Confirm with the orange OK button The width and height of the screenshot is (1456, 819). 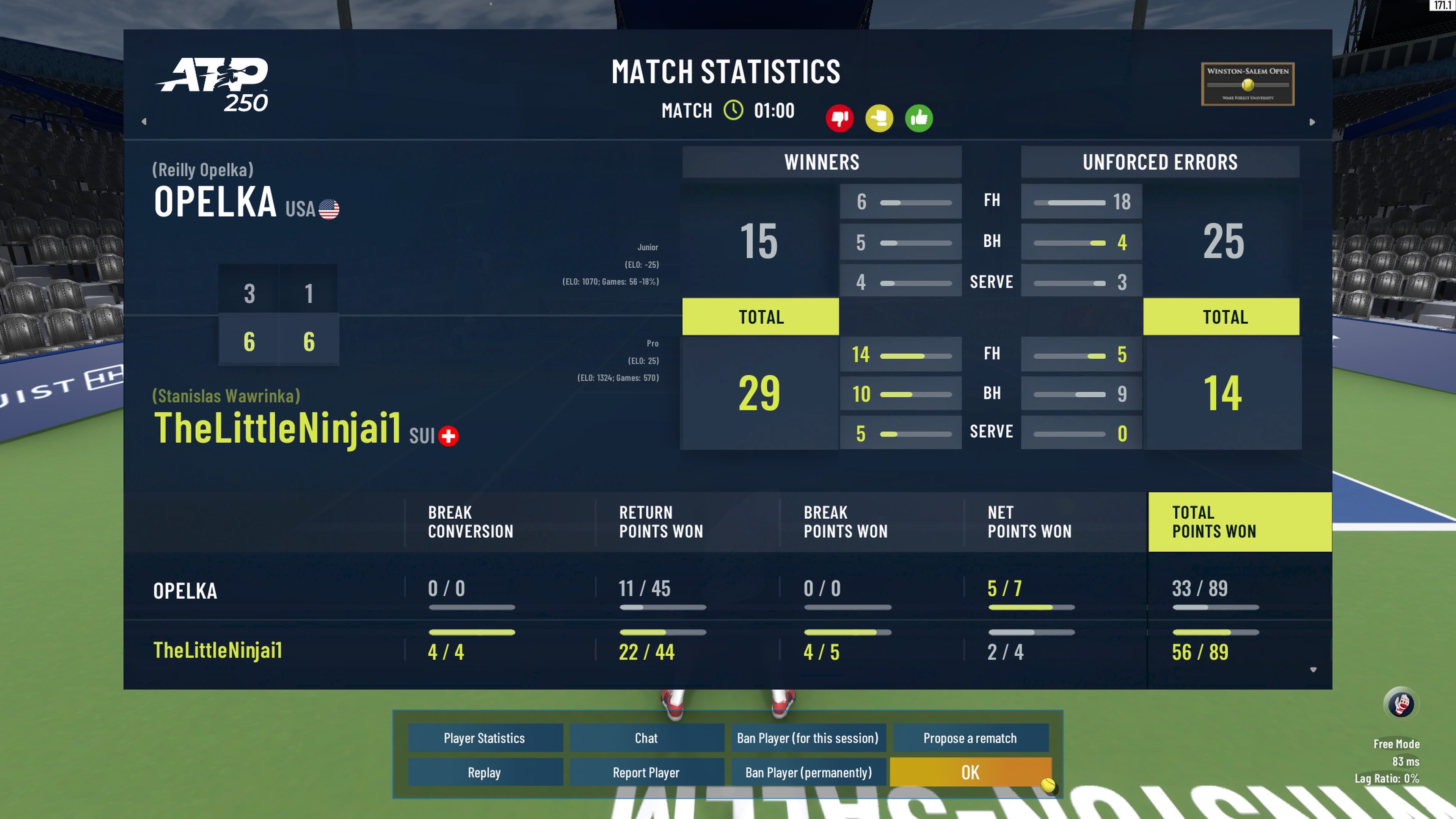click(x=970, y=773)
